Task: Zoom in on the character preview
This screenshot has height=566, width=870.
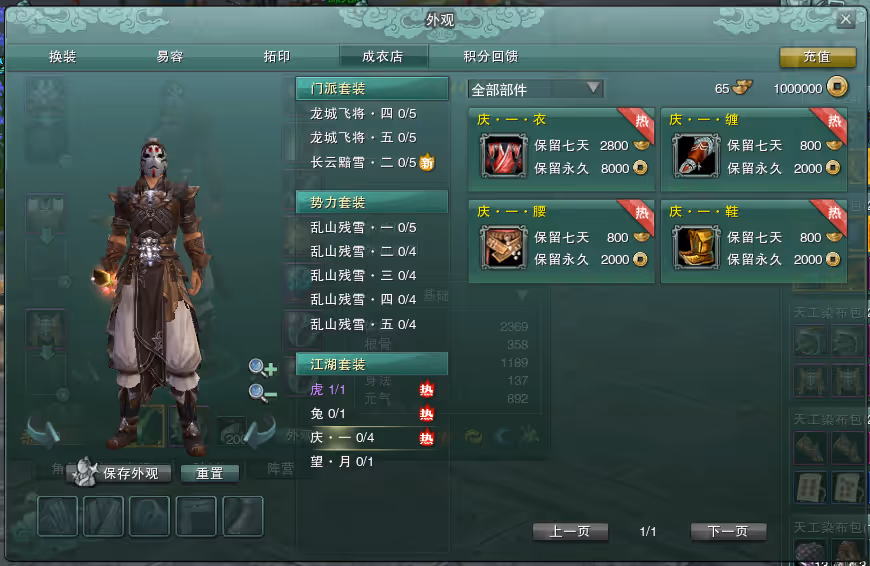Action: (x=263, y=368)
